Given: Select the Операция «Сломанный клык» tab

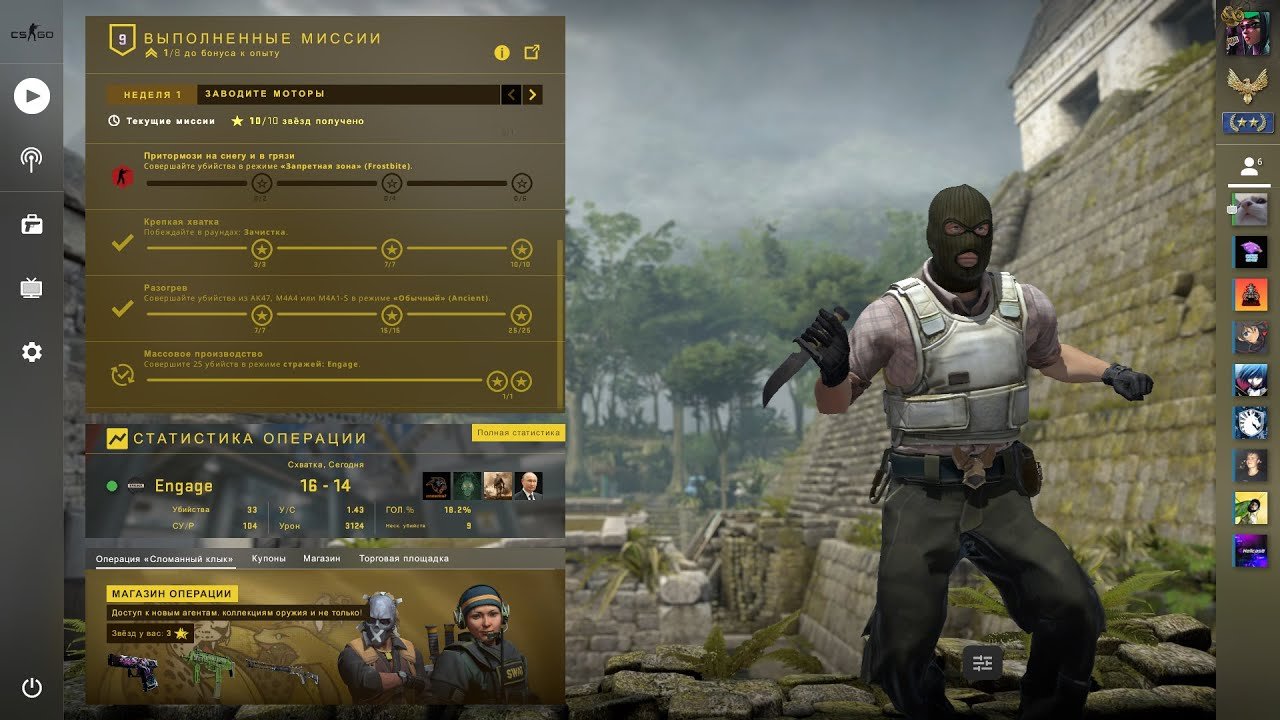Looking at the screenshot, I should (165, 558).
